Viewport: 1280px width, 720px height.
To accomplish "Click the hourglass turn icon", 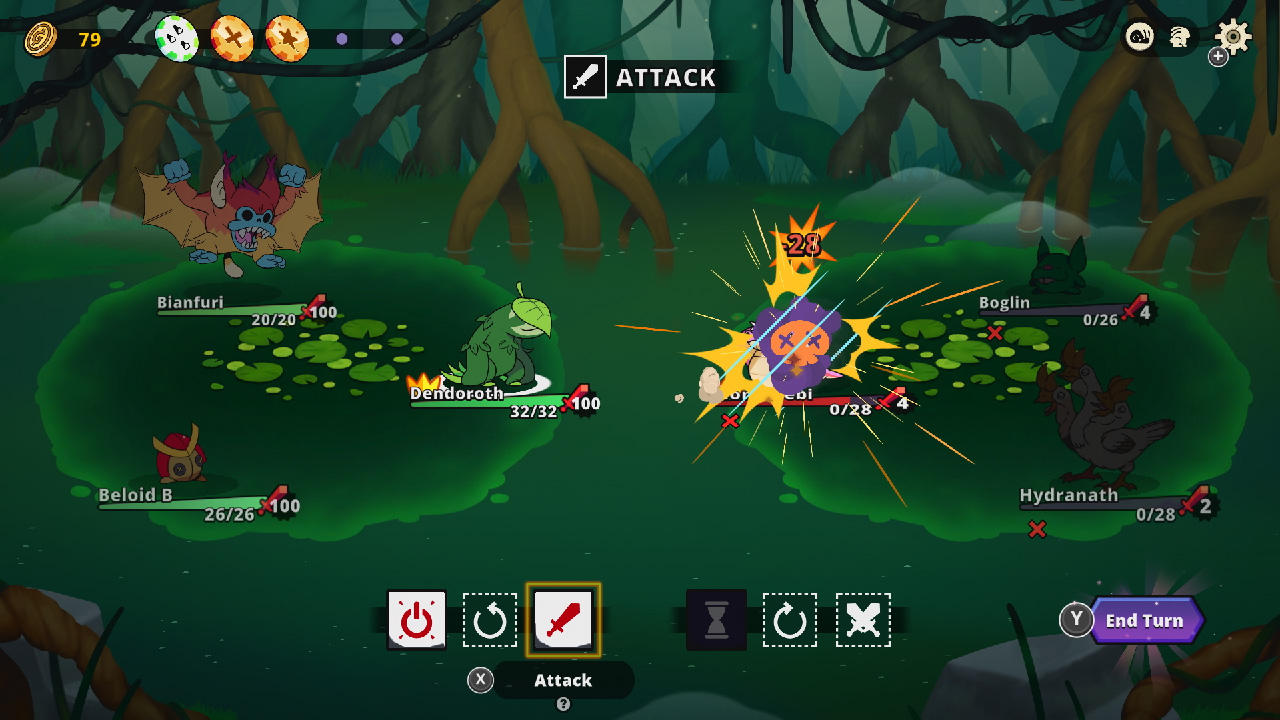I will (716, 620).
